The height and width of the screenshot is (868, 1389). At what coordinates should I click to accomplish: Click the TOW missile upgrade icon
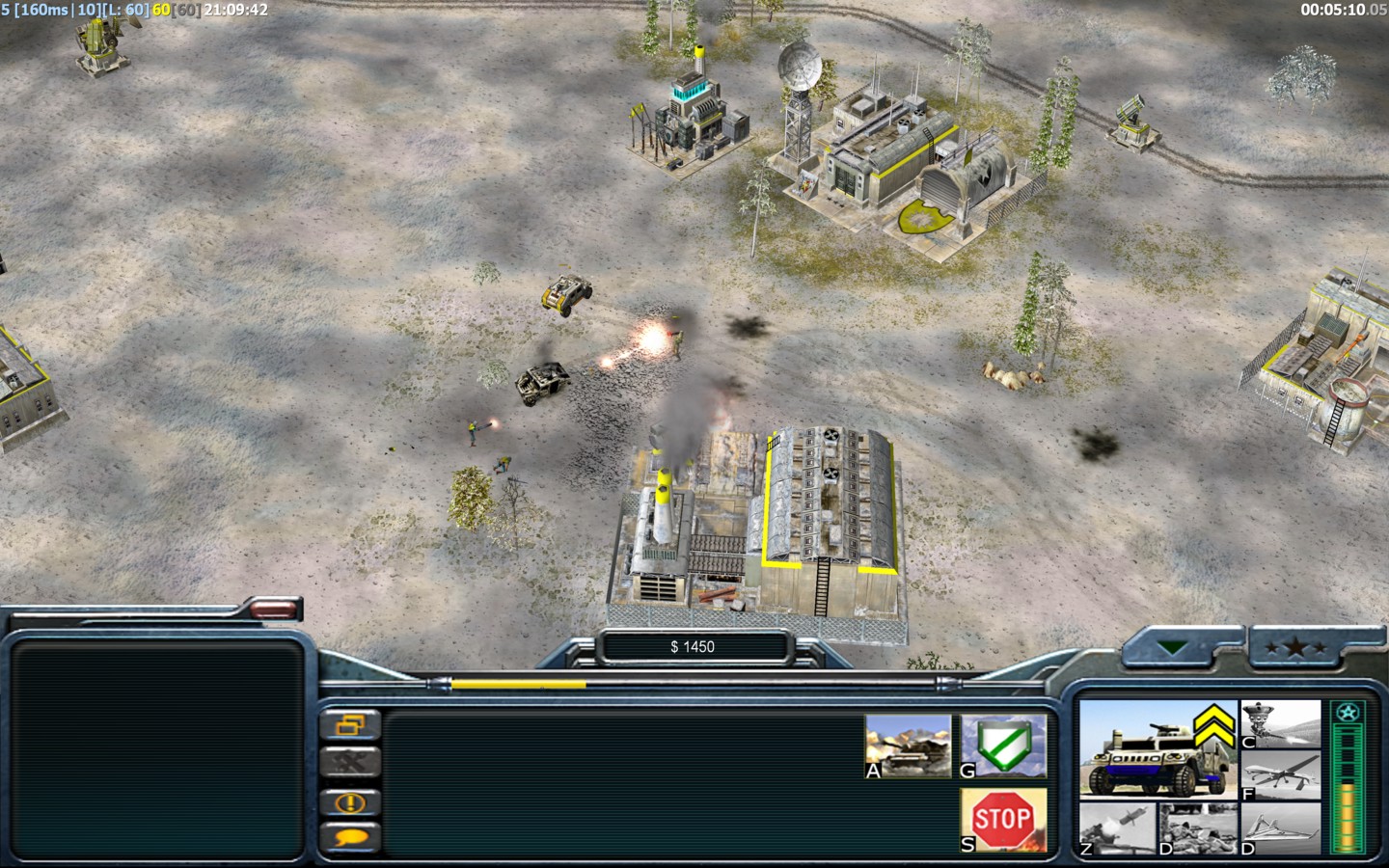pos(1117,828)
